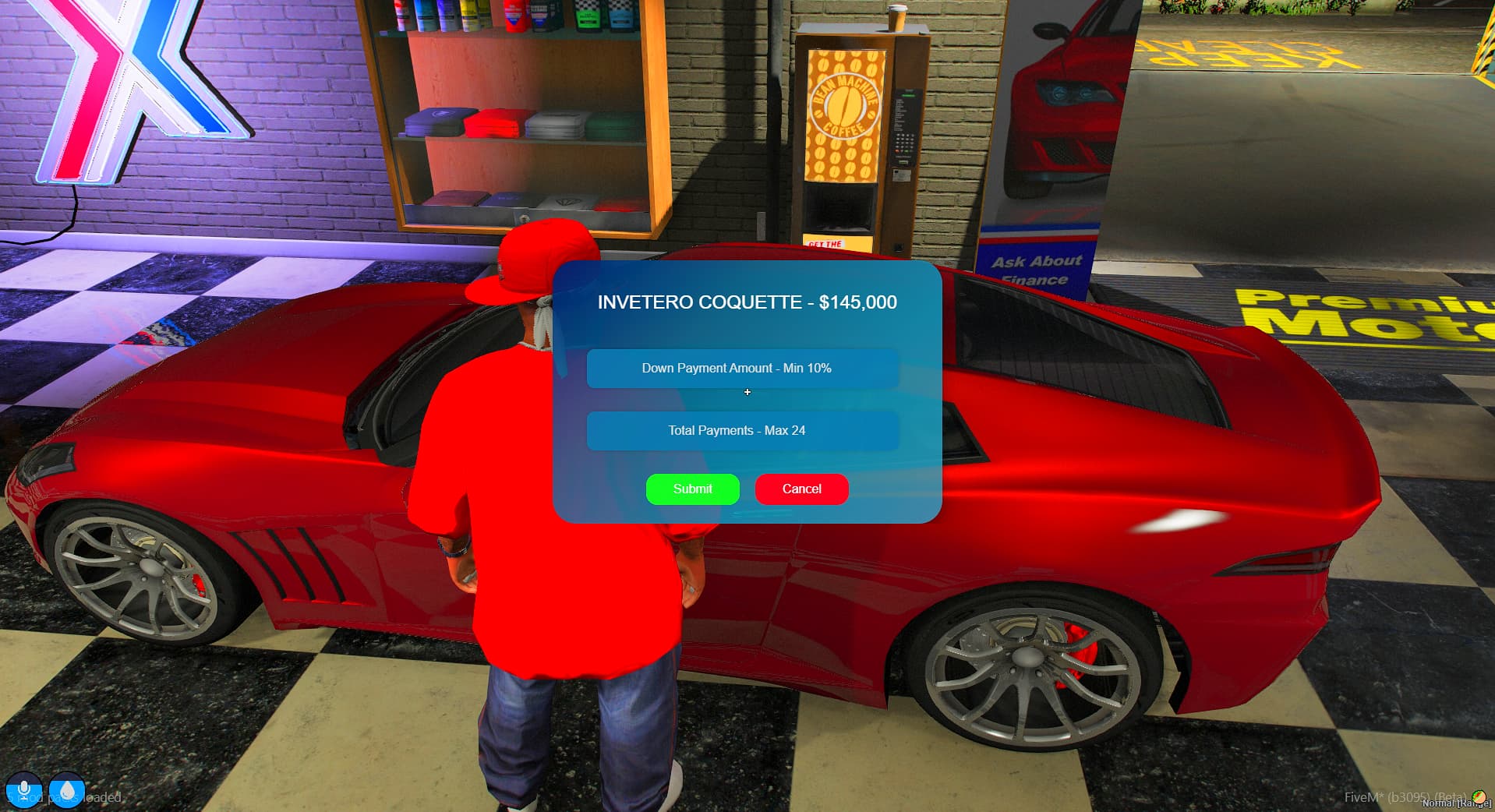This screenshot has height=812, width=1495.
Task: Select the Down Payment Amount input field
Action: coord(744,368)
